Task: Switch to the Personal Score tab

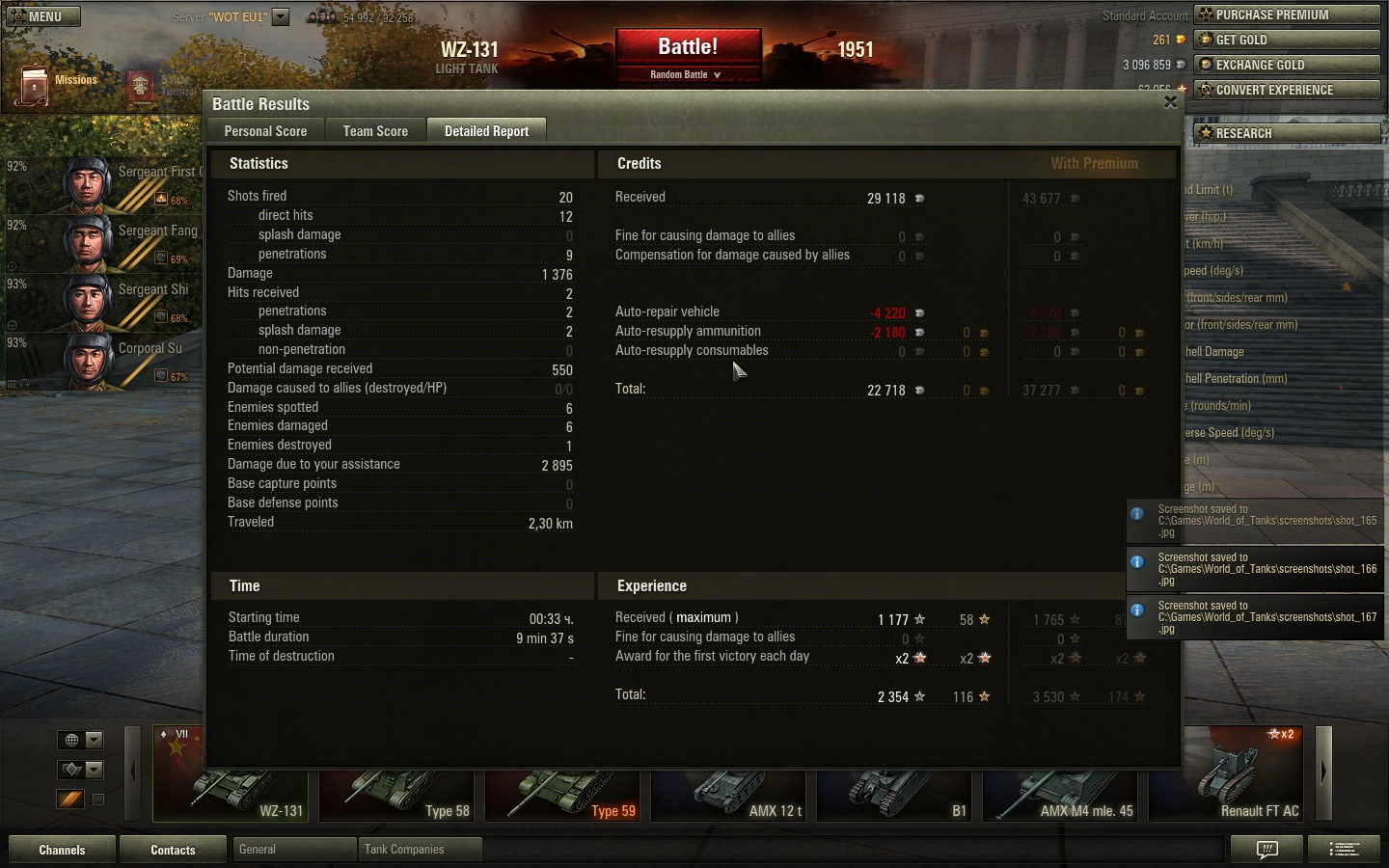Action: [x=265, y=131]
